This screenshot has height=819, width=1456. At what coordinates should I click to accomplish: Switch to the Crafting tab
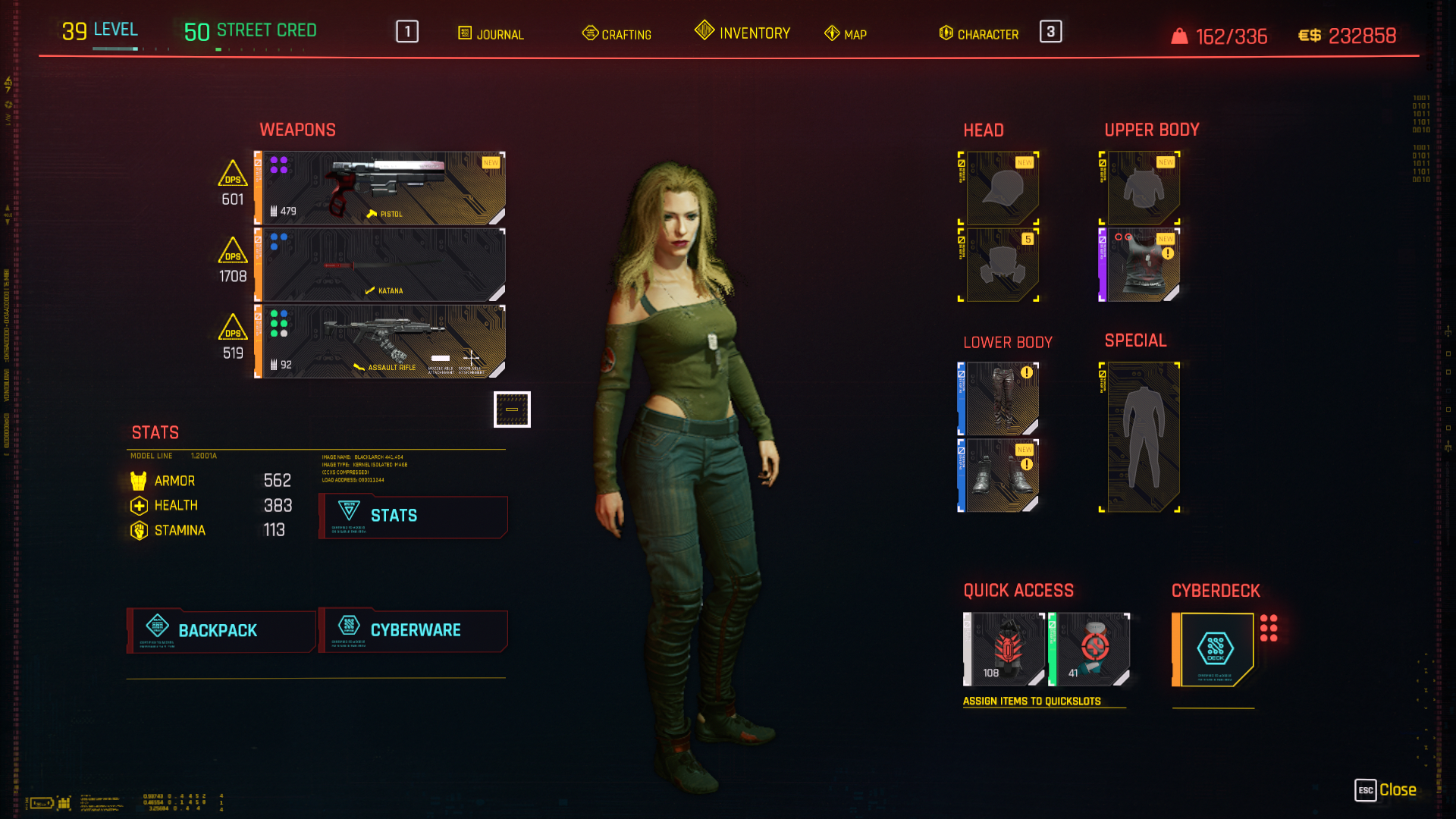pos(617,34)
